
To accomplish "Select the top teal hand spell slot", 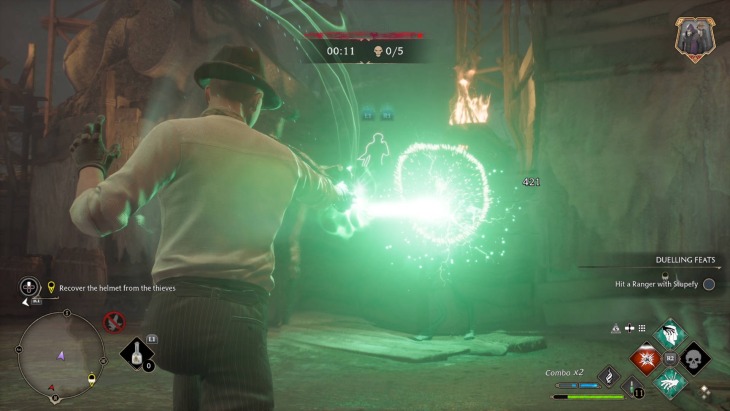I will click(669, 334).
